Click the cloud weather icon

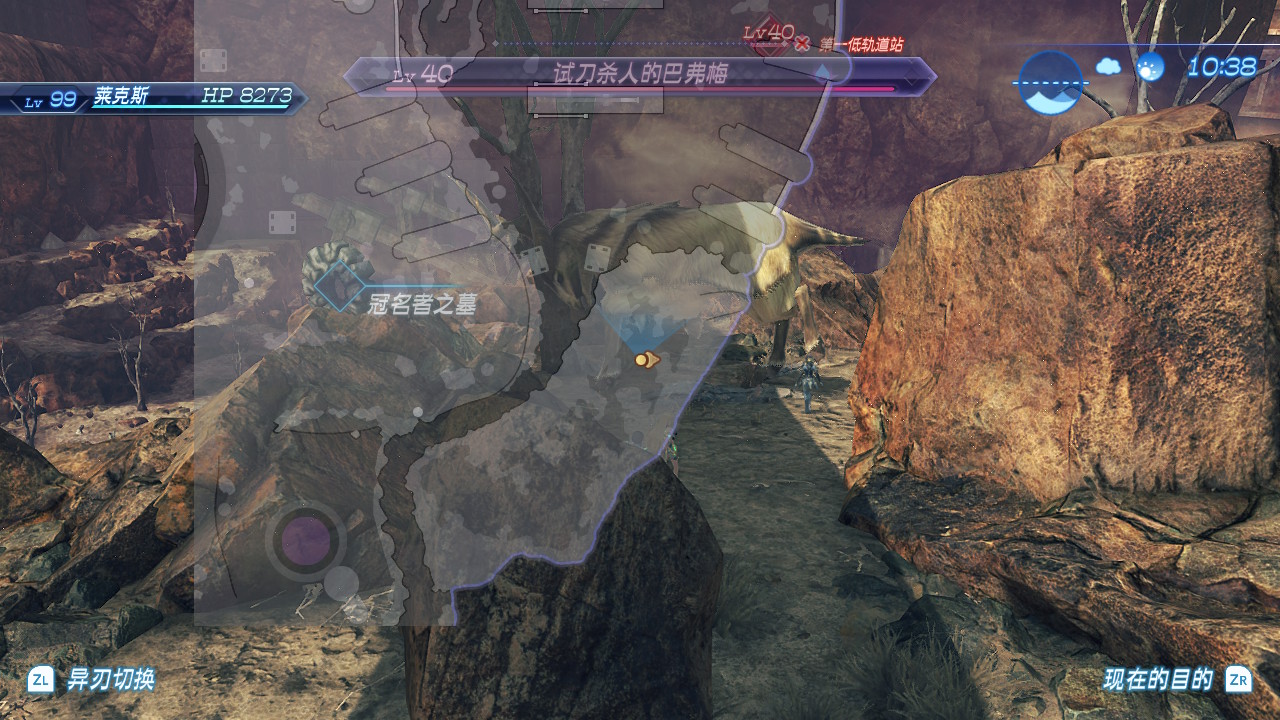click(1108, 67)
